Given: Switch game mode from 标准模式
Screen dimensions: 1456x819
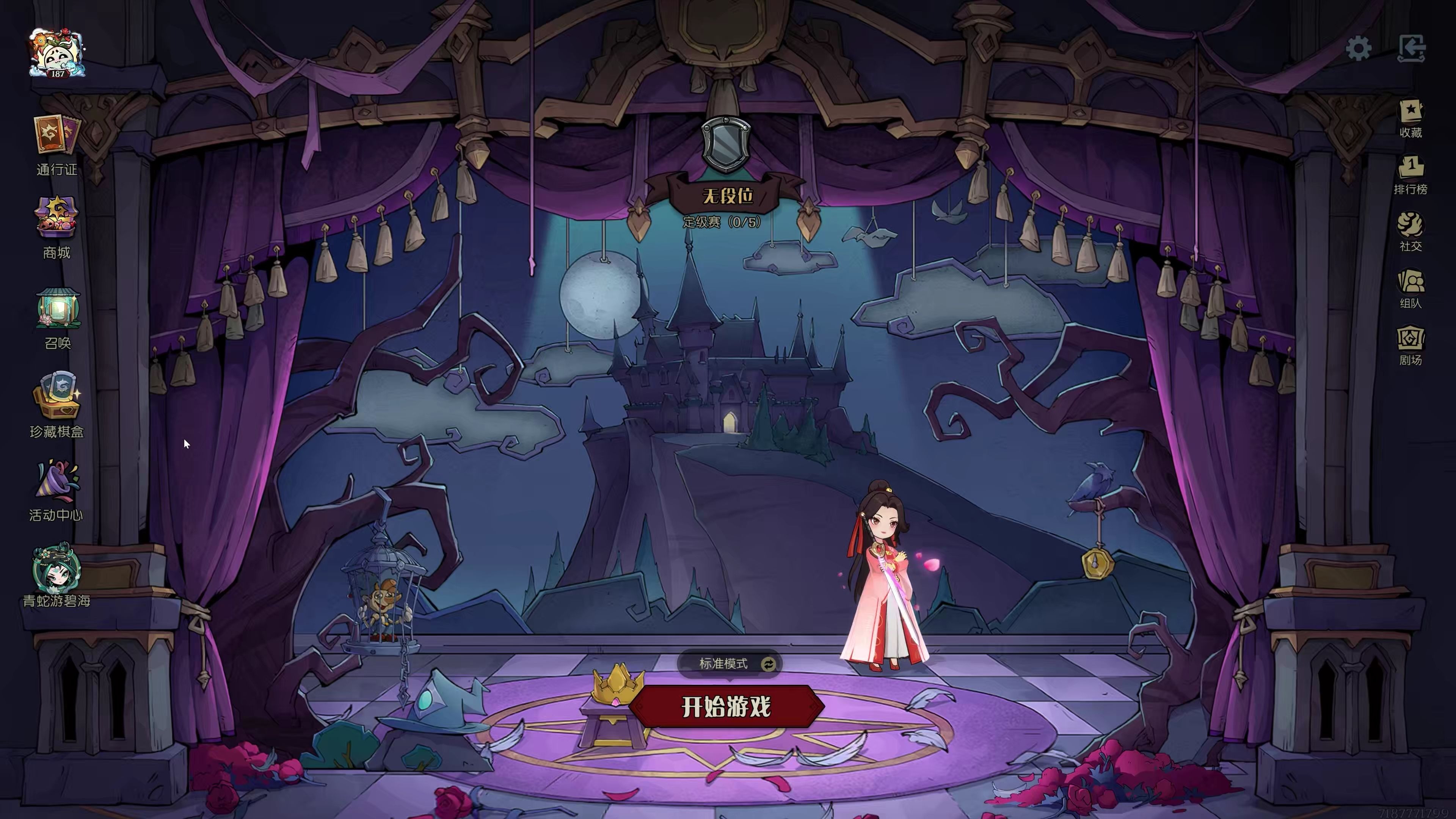Looking at the screenshot, I should 767,664.
